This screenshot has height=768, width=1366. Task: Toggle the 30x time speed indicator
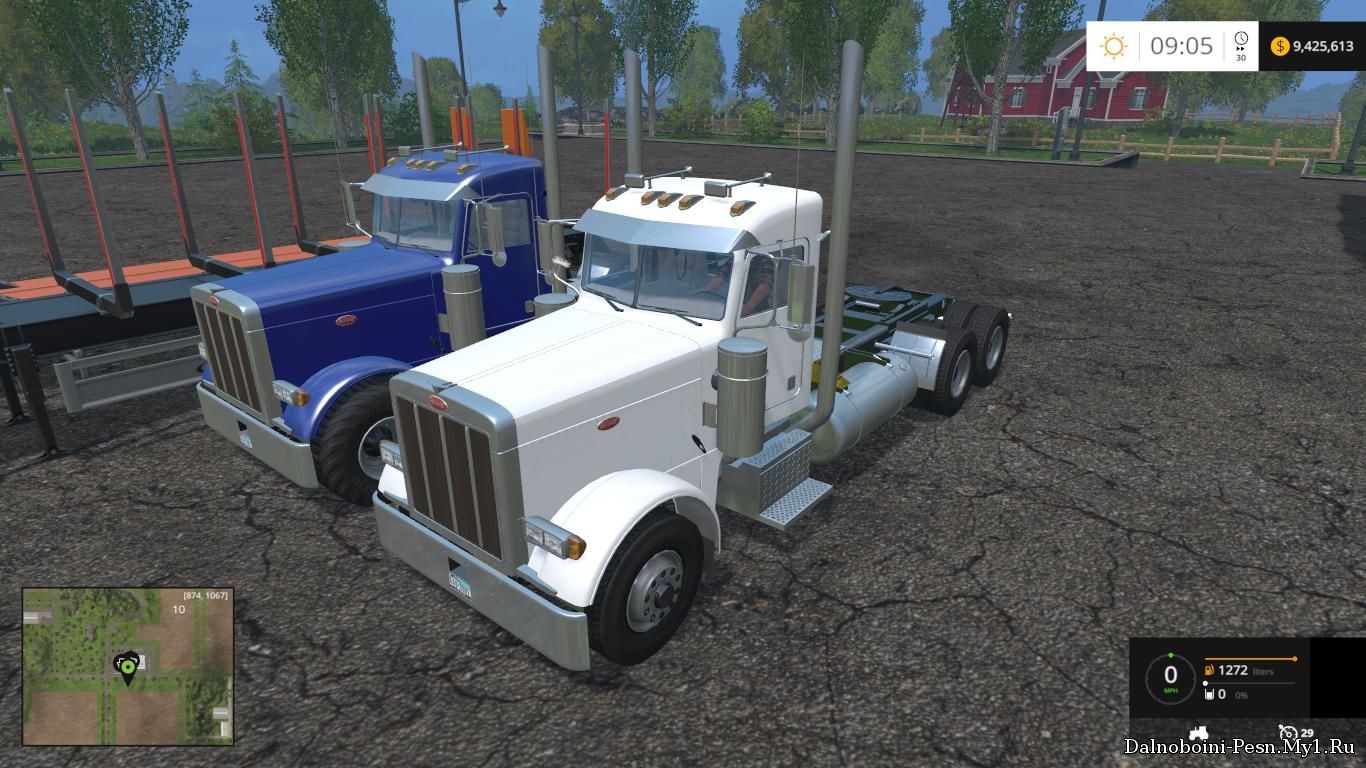(x=1240, y=58)
